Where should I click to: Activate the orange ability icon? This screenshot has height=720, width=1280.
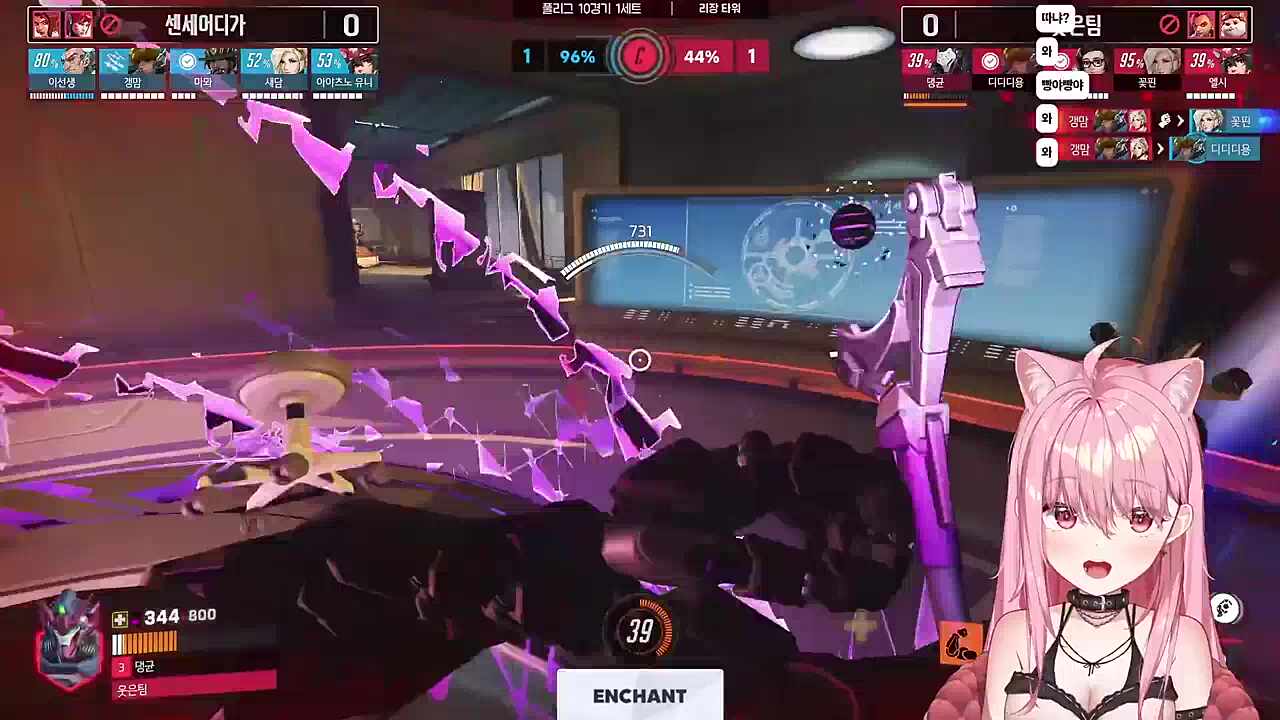click(x=961, y=640)
